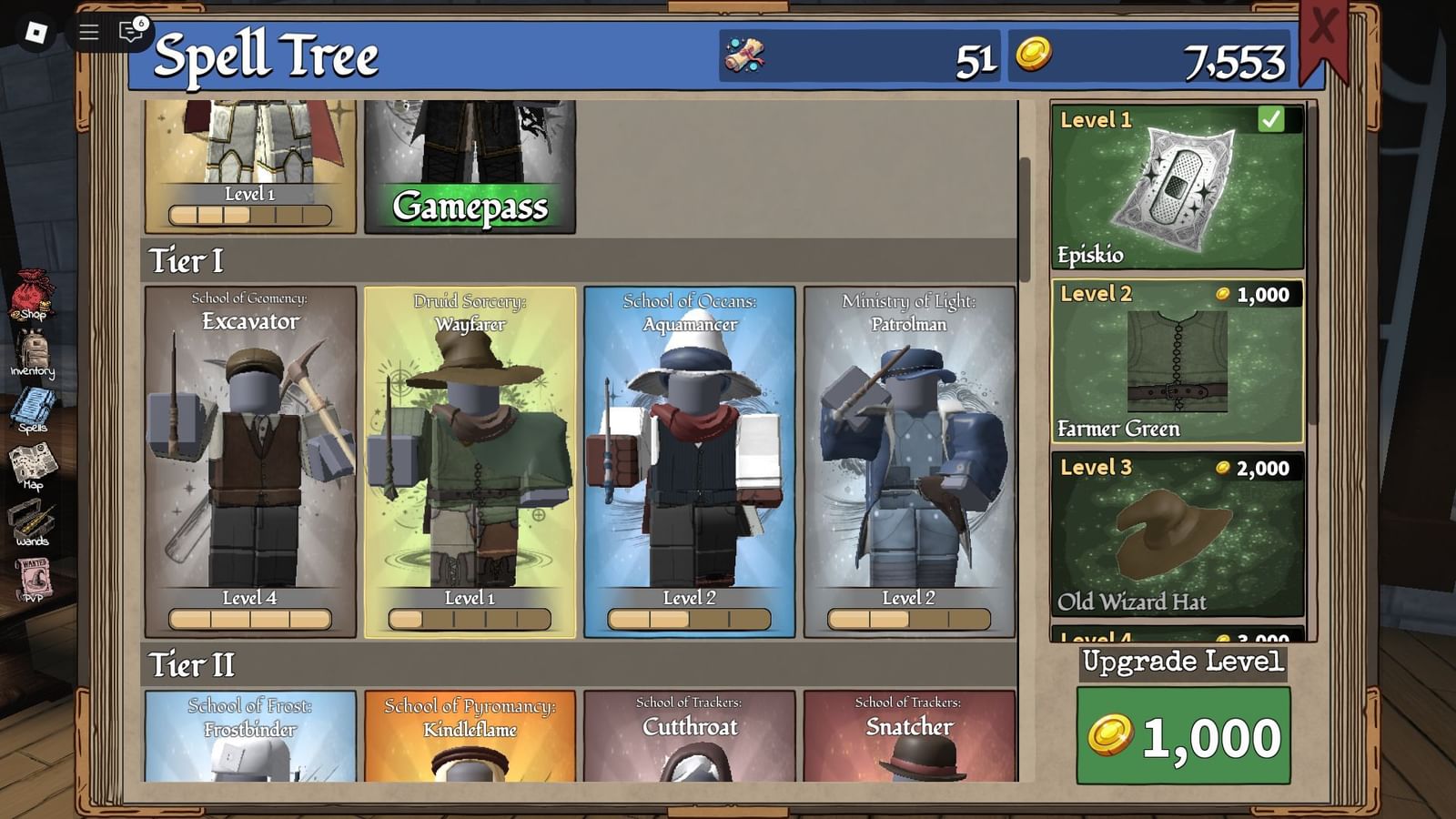Image resolution: width=1456 pixels, height=819 pixels.
Task: Select the Aquamancer class card
Action: (x=691, y=455)
